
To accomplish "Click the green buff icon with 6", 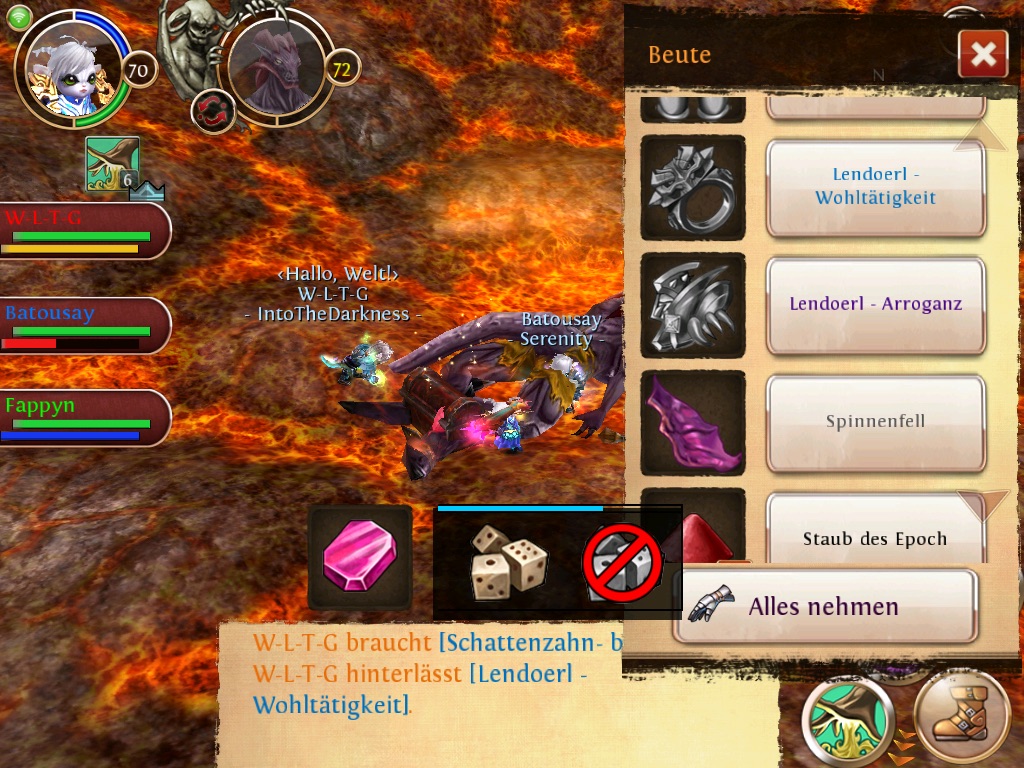I will pos(112,163).
